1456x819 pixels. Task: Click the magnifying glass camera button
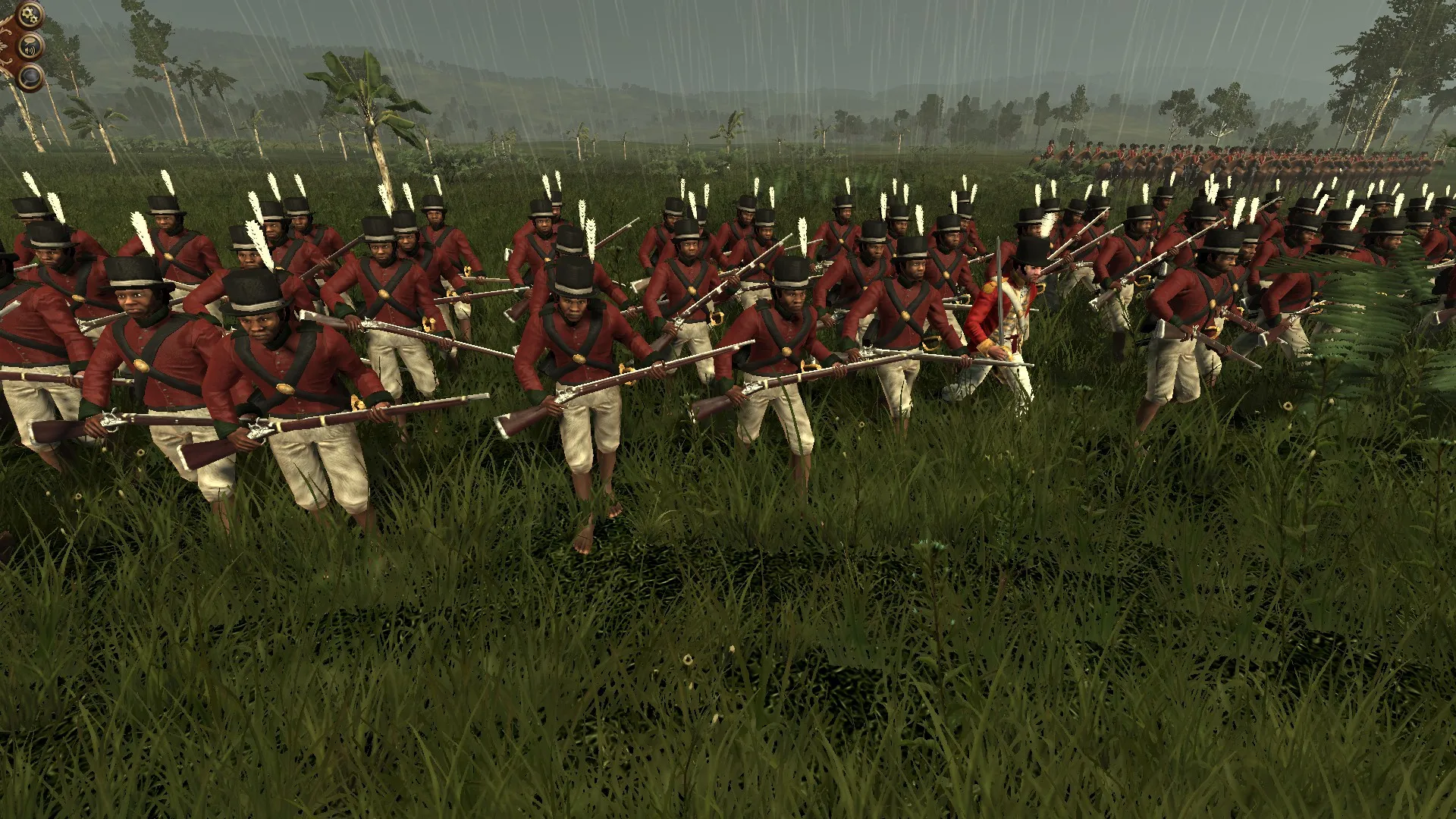click(x=30, y=76)
